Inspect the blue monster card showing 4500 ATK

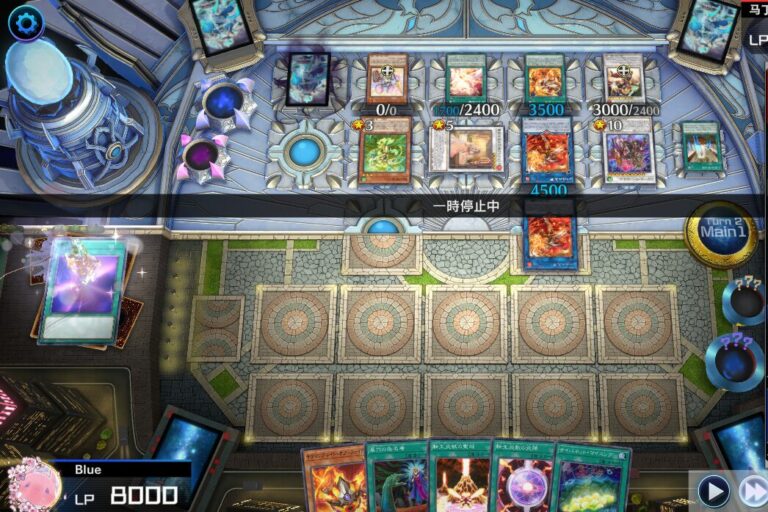click(548, 152)
